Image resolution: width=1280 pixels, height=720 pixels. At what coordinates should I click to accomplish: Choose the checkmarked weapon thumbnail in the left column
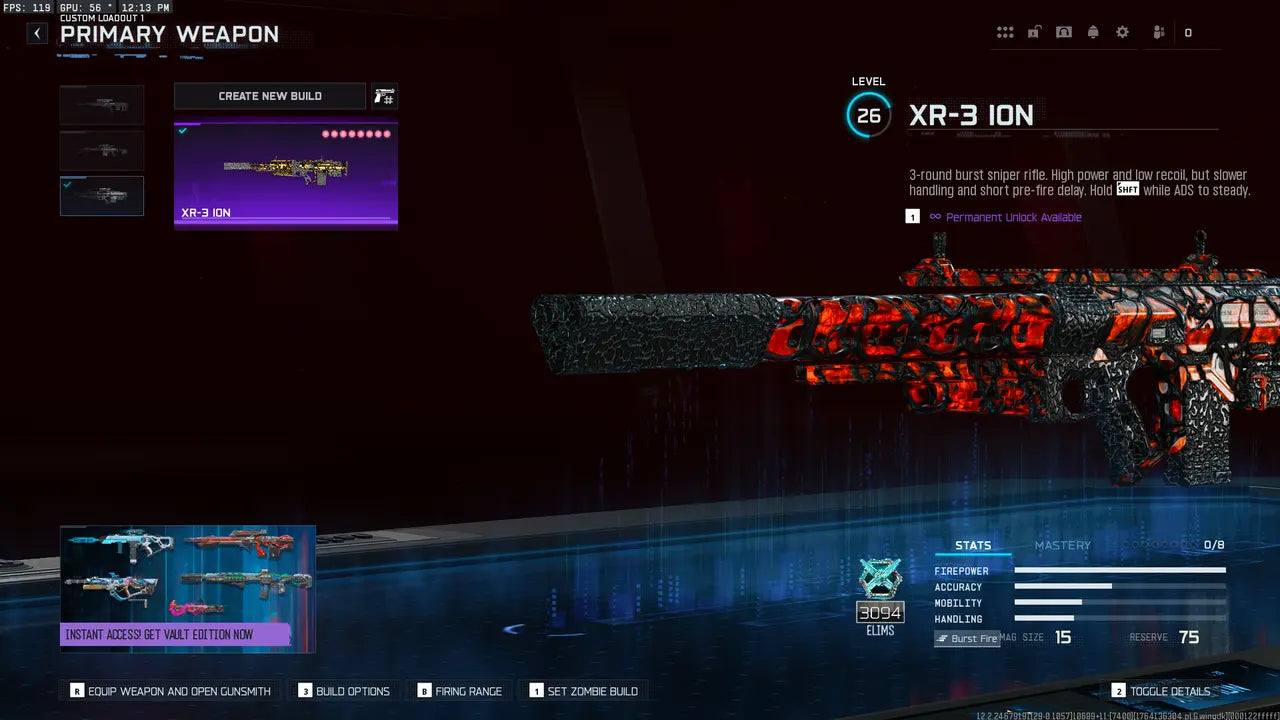pos(102,196)
